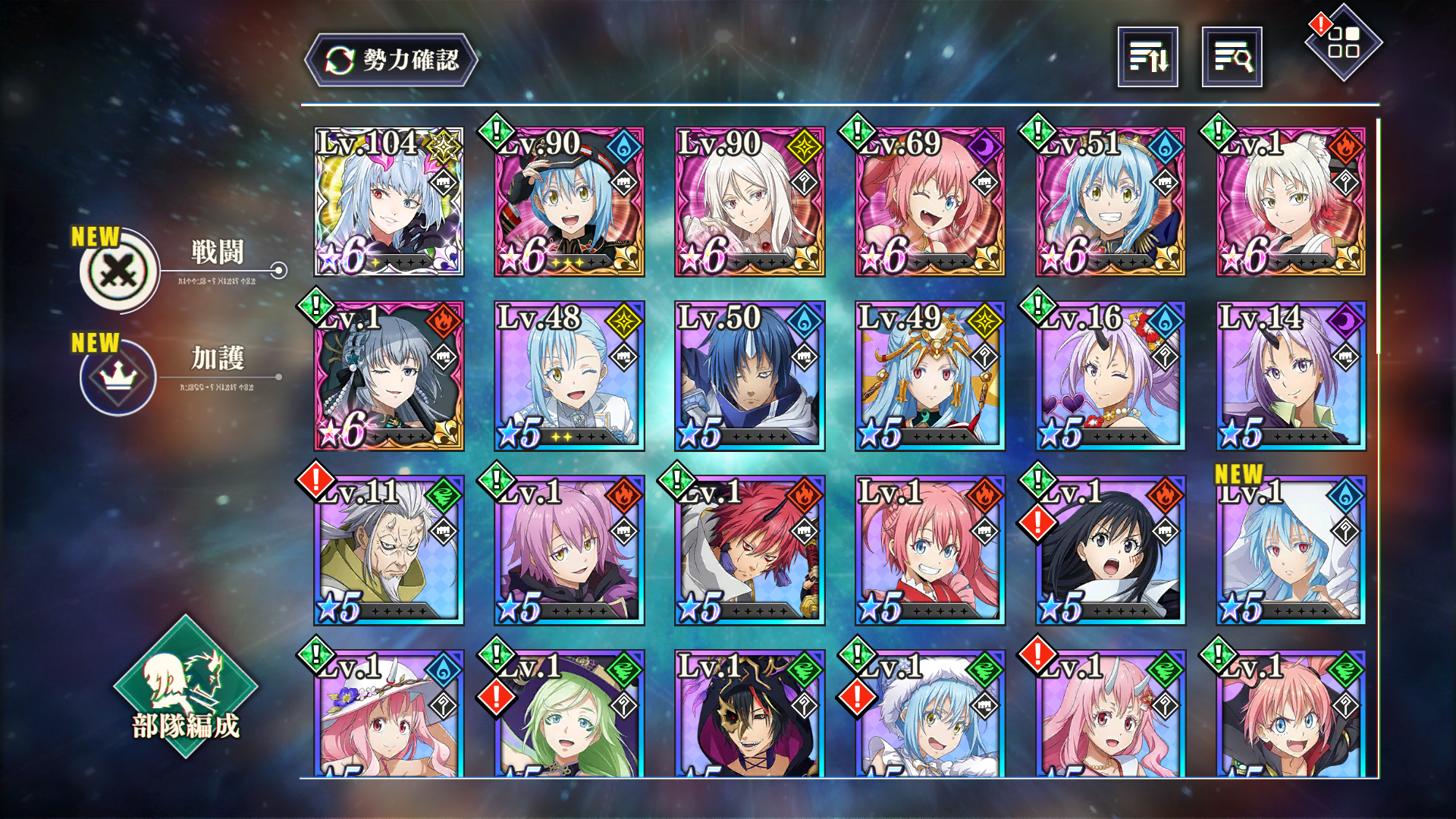Switch to the 加護 protection tab
The width and height of the screenshot is (1456, 819).
coord(118,376)
